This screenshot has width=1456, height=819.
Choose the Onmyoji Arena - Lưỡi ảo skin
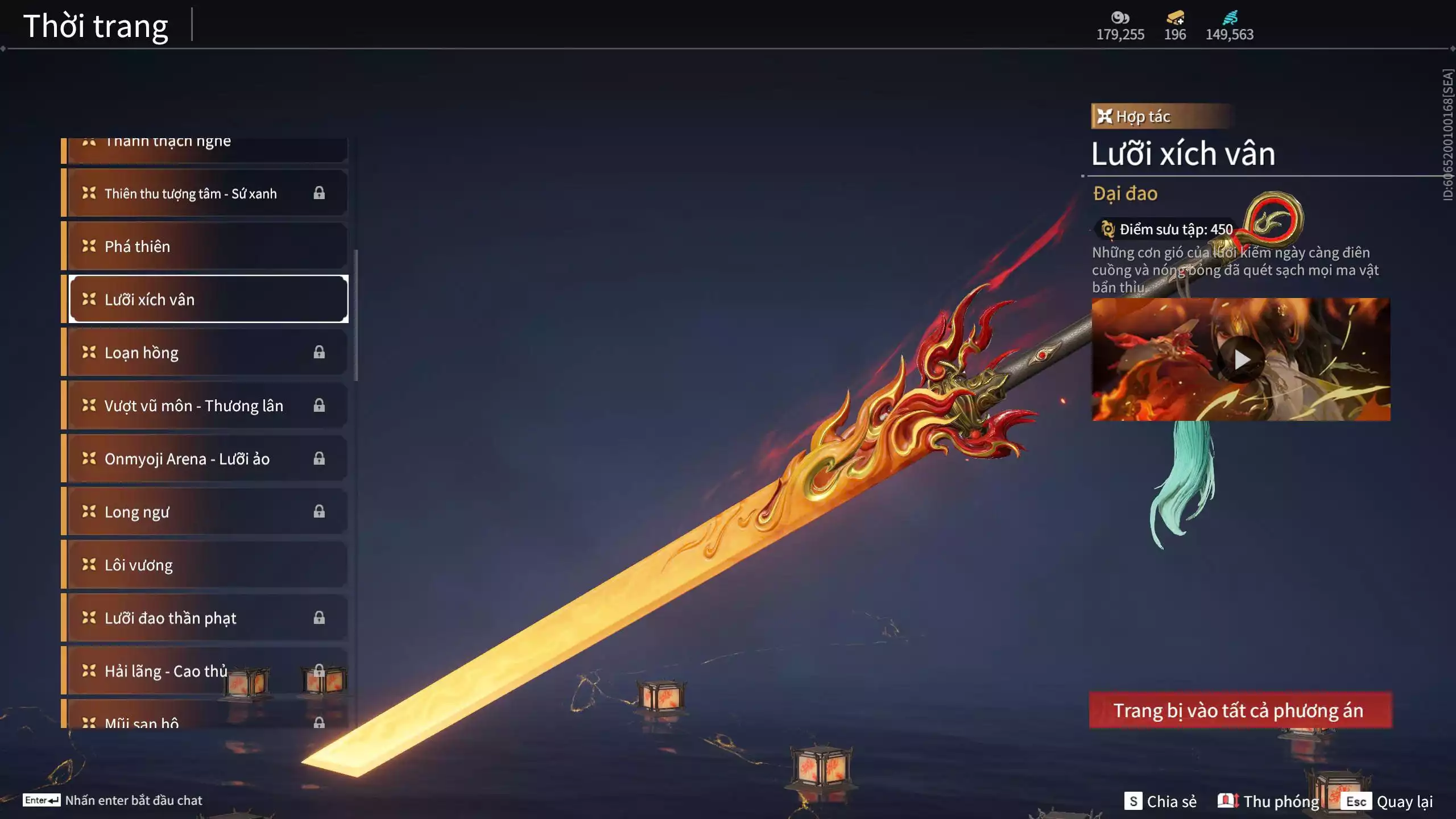[207, 458]
